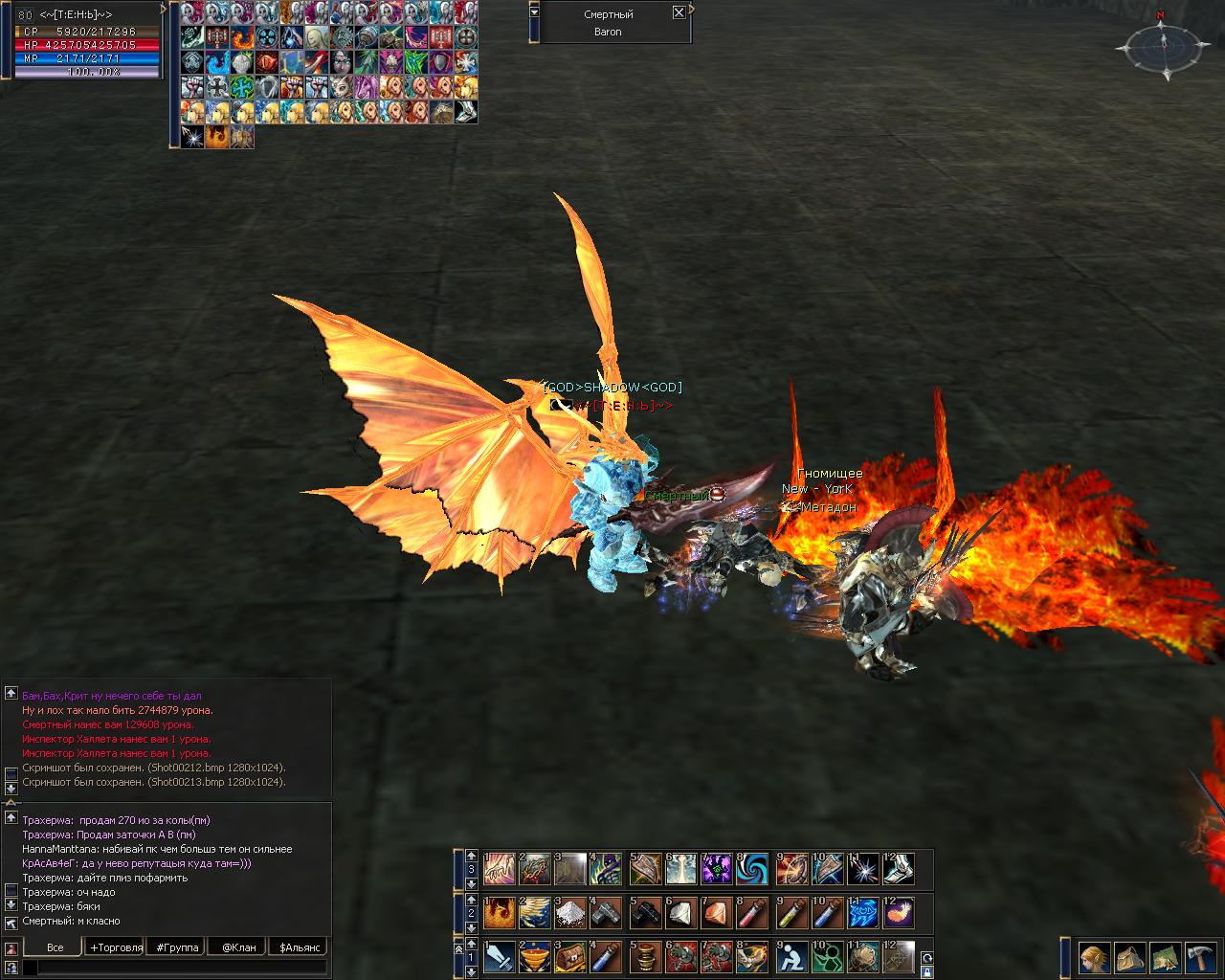Cast the phoenix fire skill slot
The height and width of the screenshot is (980, 1225).
(499, 913)
